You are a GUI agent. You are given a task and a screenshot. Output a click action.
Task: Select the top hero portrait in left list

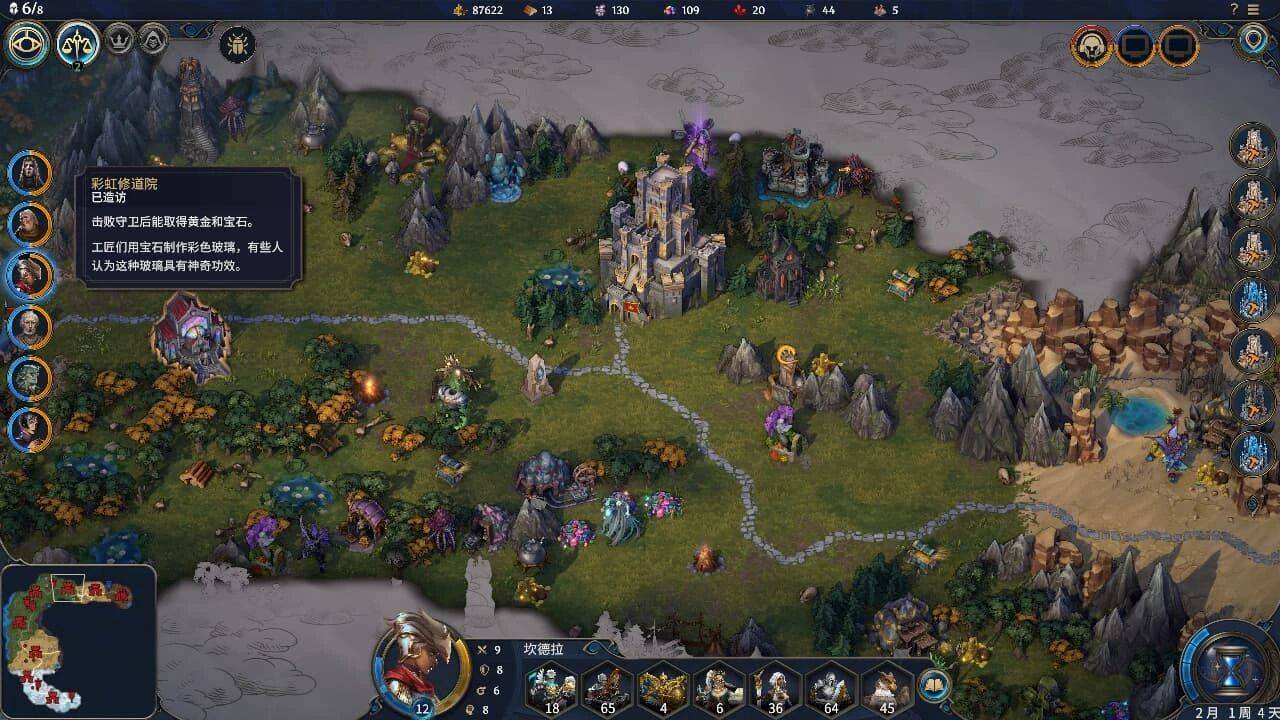tap(29, 172)
